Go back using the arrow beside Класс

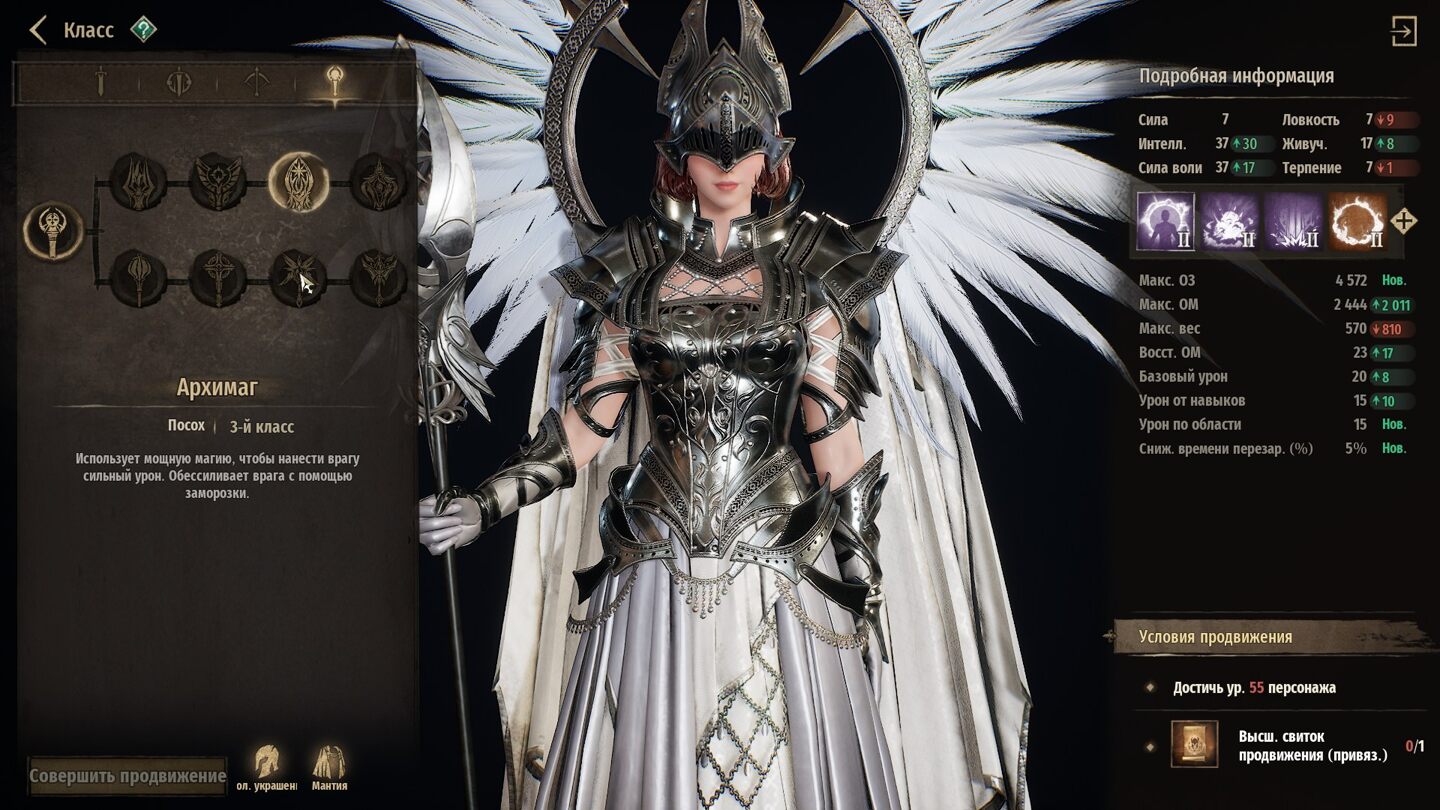click(x=38, y=30)
